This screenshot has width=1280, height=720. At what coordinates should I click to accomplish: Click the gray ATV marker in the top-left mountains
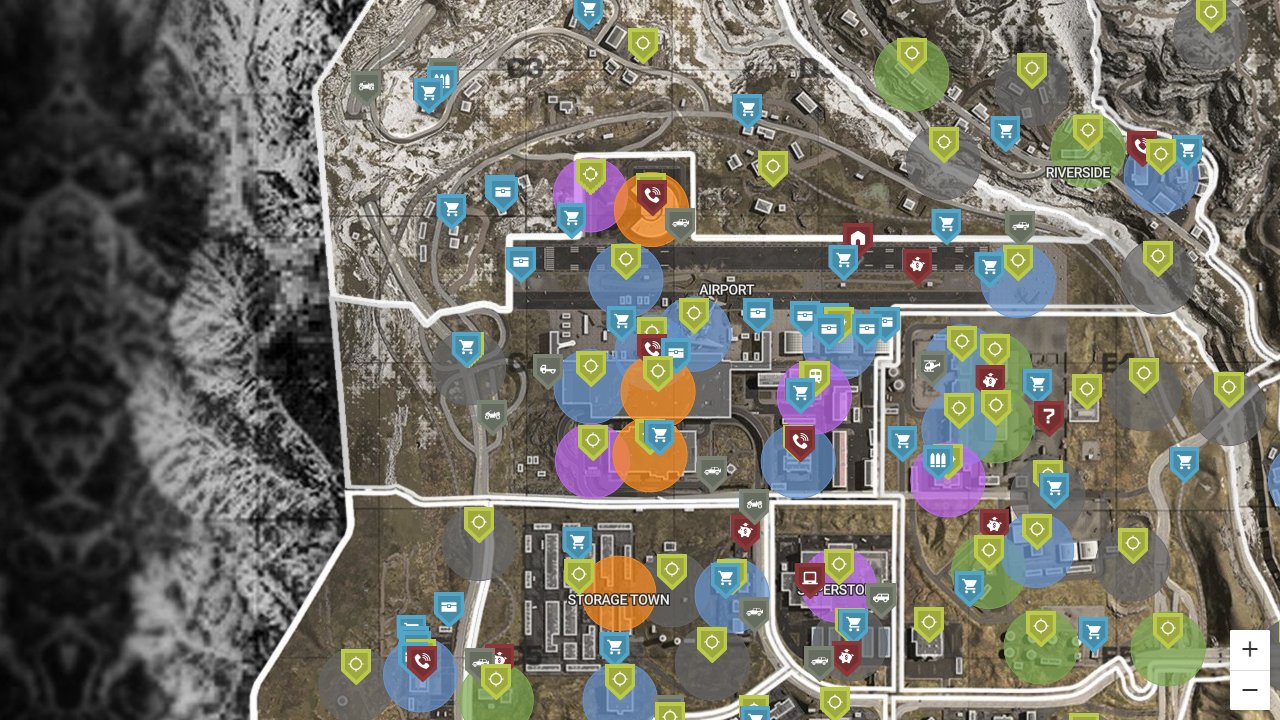tap(368, 84)
